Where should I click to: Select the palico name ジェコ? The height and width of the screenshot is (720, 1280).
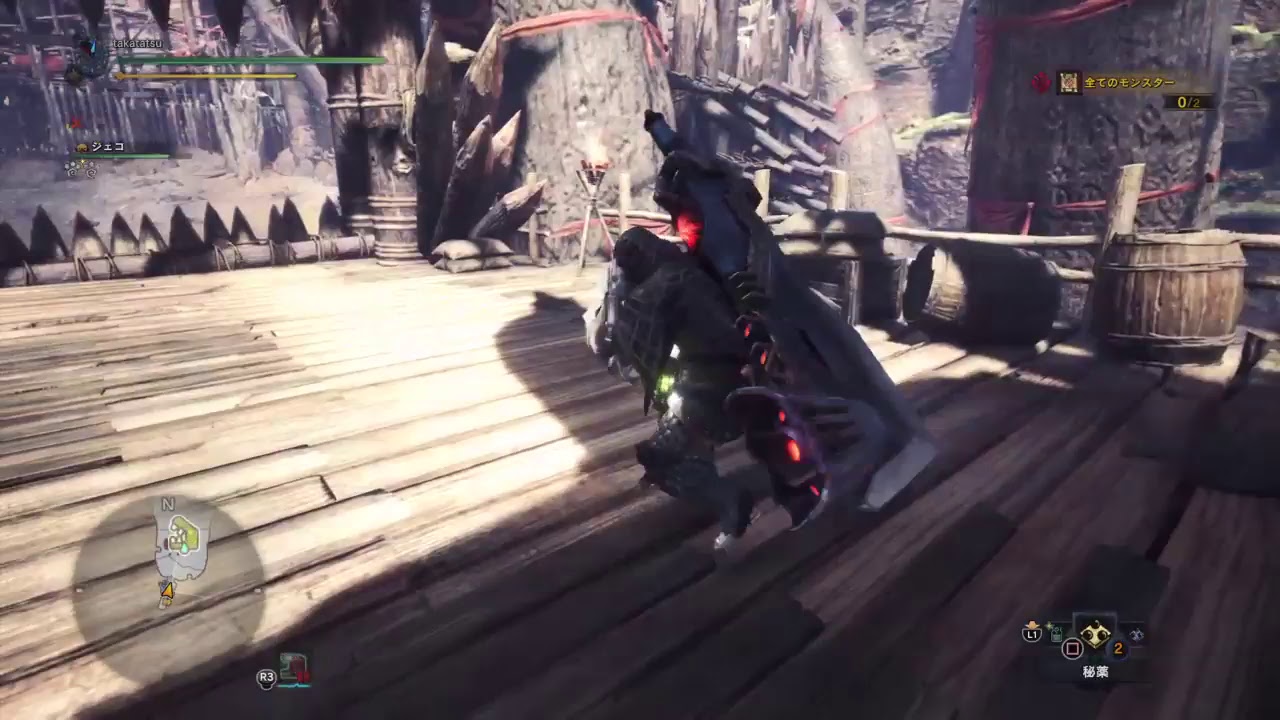click(108, 147)
